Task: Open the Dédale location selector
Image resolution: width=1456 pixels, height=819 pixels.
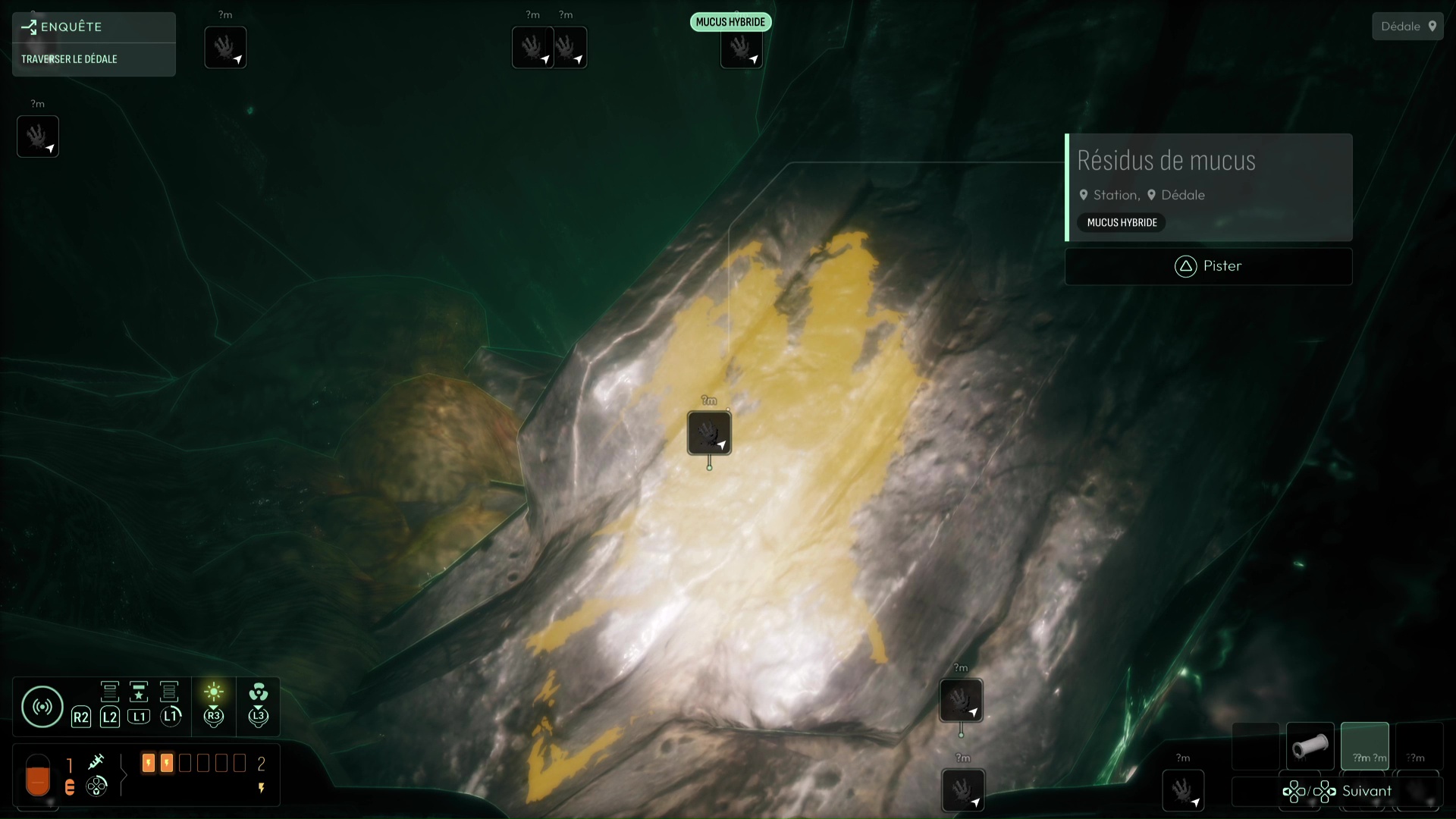Action: pyautogui.click(x=1407, y=25)
